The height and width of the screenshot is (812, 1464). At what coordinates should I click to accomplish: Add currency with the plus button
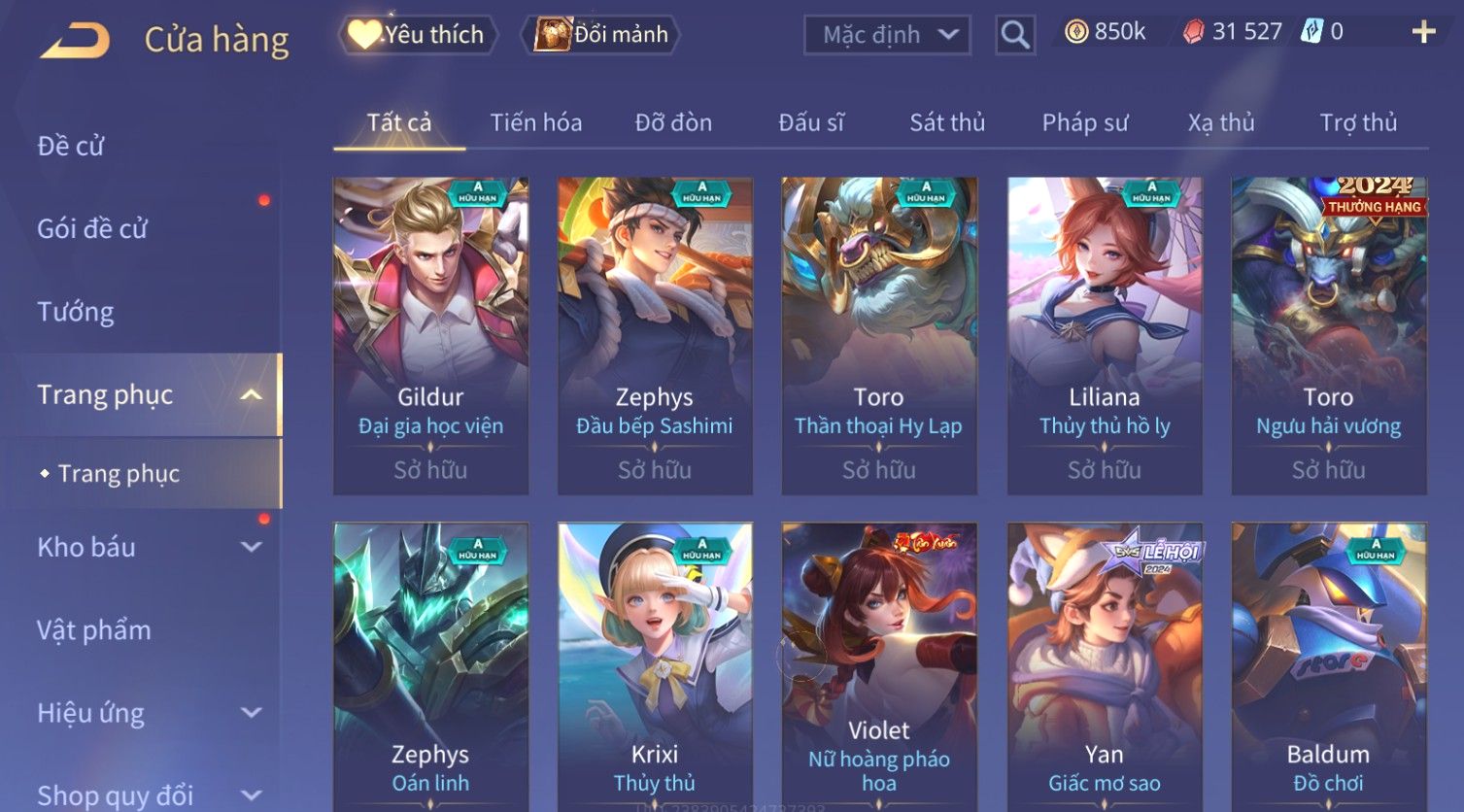tap(1423, 32)
